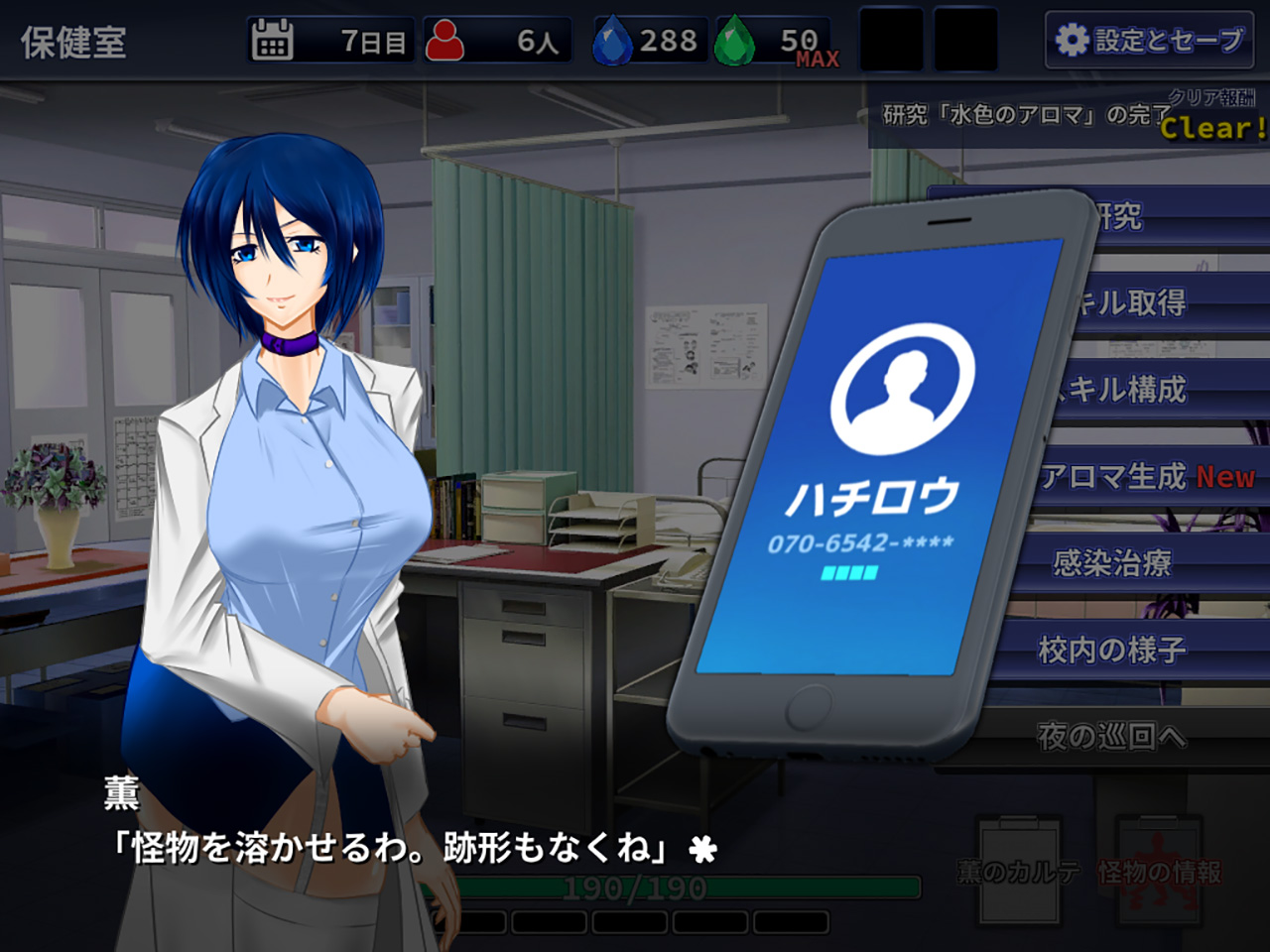This screenshot has height=952, width=1270.
Task: Open the 設定とセーブ settings button
Action: pos(1149,41)
